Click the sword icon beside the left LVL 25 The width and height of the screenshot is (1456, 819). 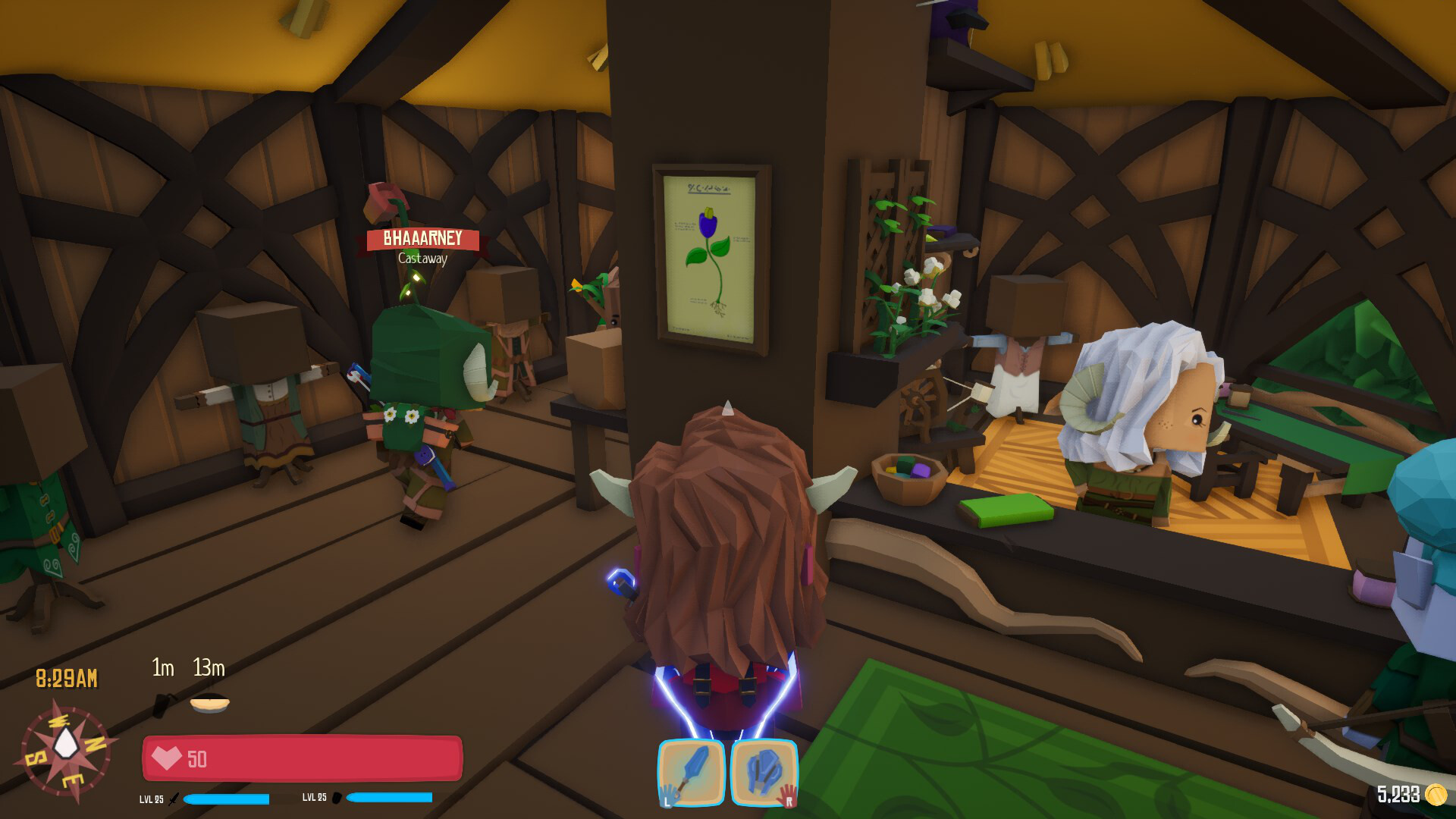pyautogui.click(x=174, y=798)
